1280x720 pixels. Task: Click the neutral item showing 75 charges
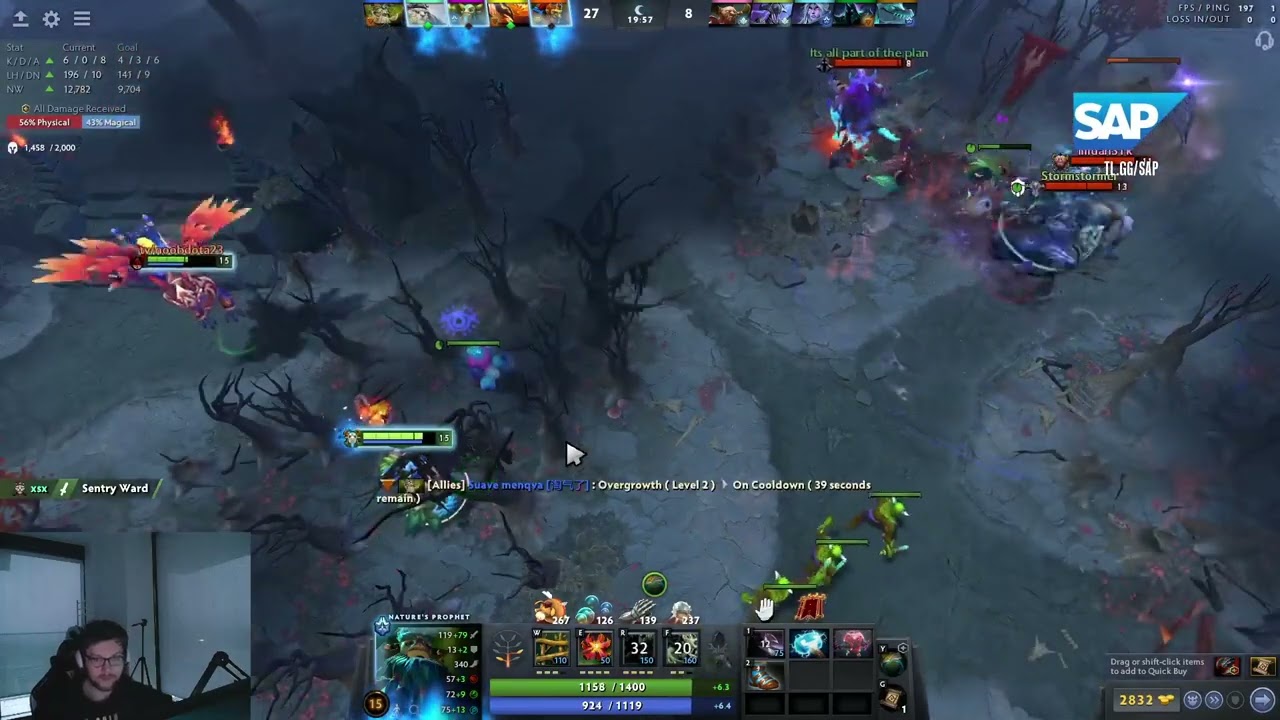point(768,642)
